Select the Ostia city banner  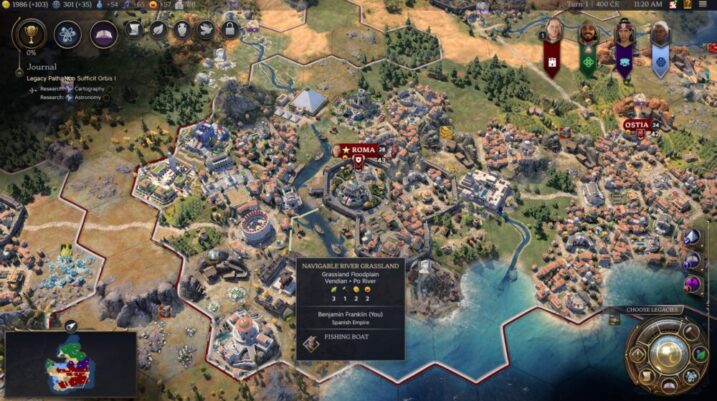click(637, 125)
